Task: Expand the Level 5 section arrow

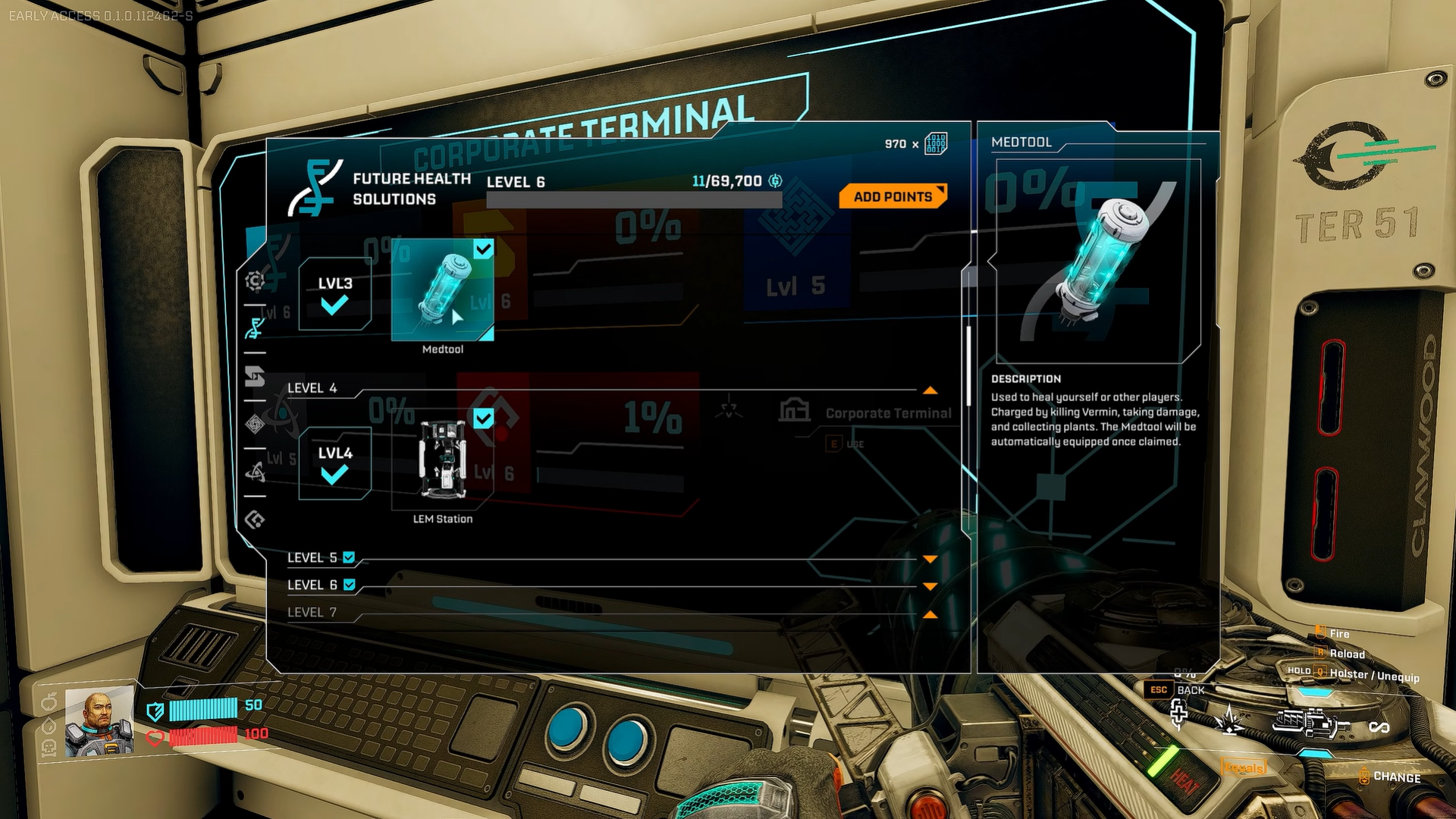Action: [930, 560]
